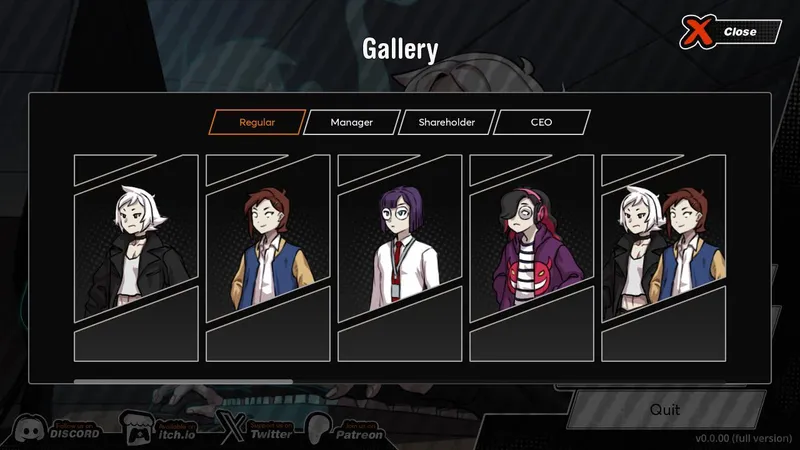The height and width of the screenshot is (450, 800).
Task: Switch to the Regular tab
Action: [257, 123]
